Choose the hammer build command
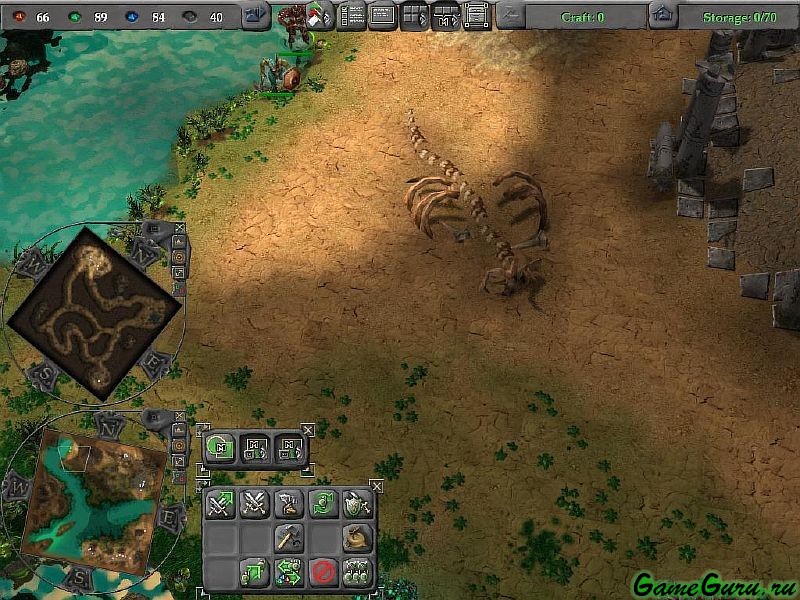800x600 pixels. tap(288, 538)
